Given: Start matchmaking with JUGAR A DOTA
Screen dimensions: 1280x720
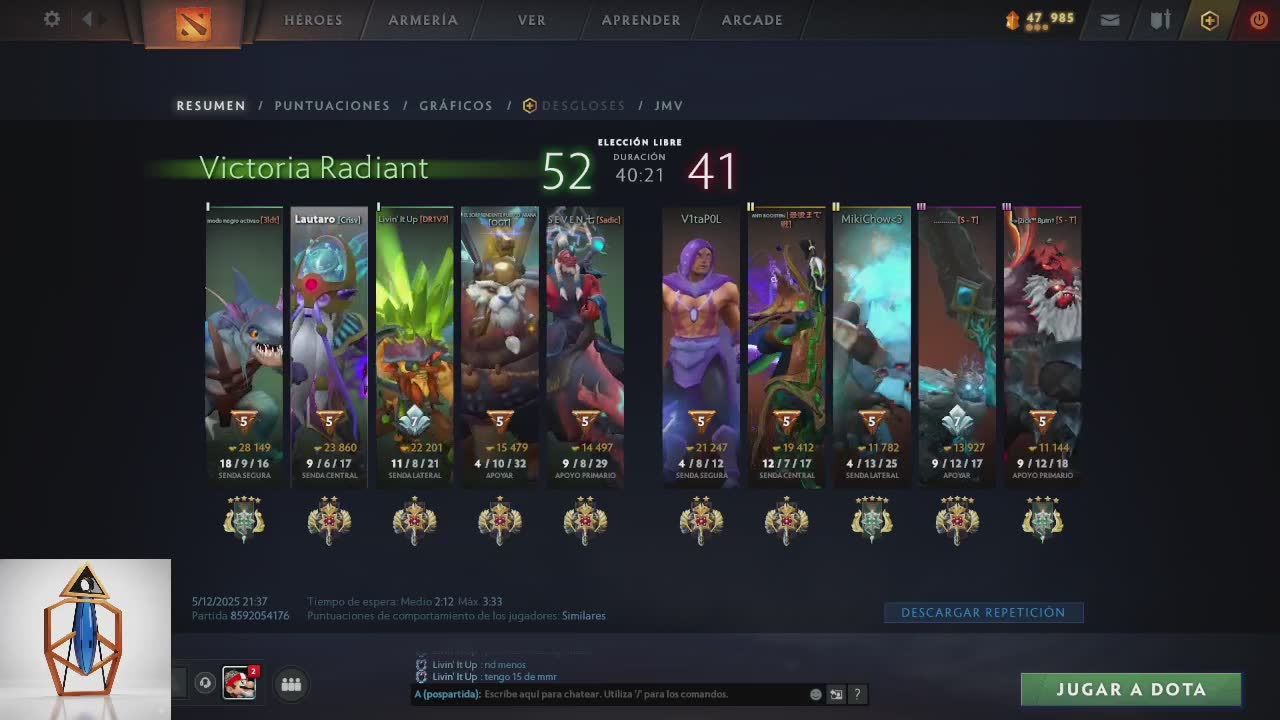Looking at the screenshot, I should 1131,689.
